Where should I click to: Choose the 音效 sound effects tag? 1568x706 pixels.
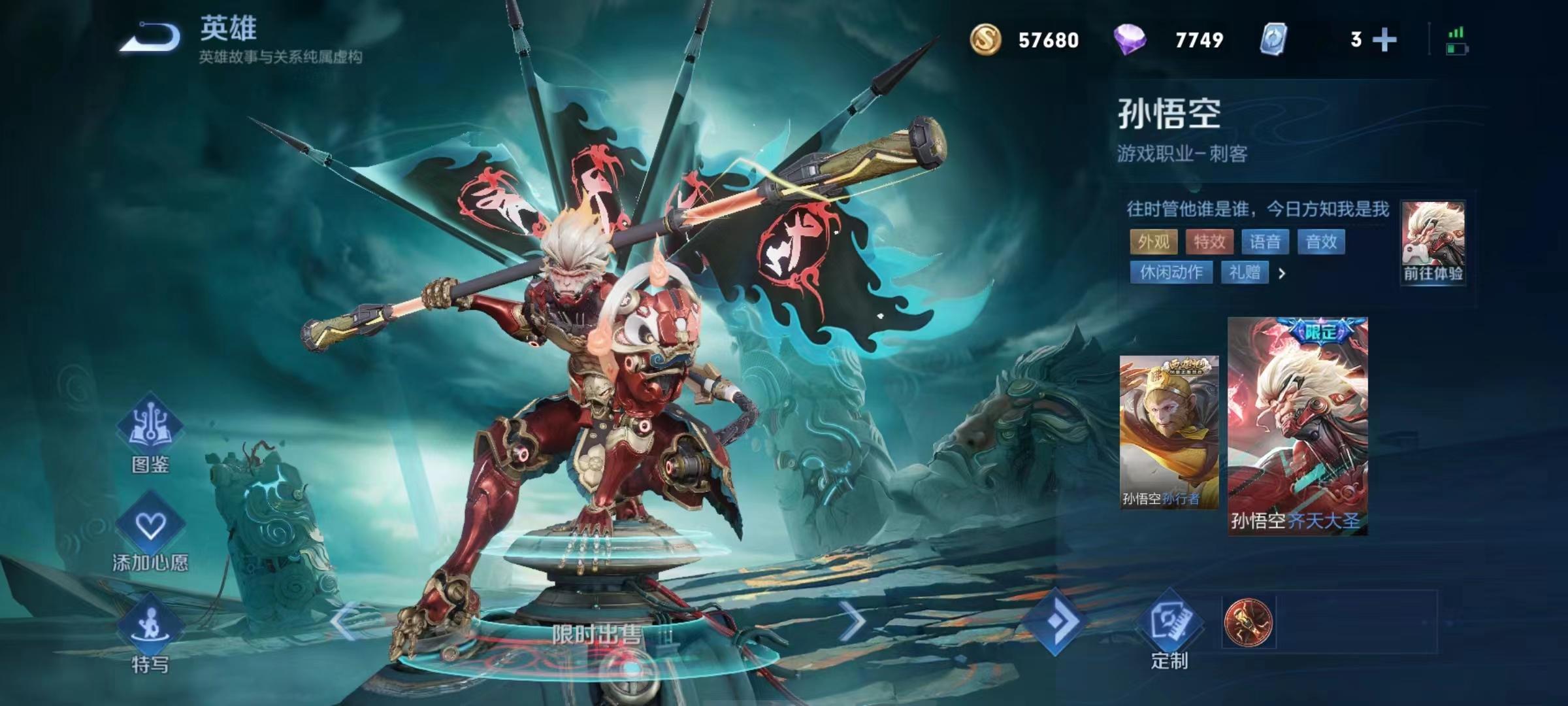point(1321,242)
